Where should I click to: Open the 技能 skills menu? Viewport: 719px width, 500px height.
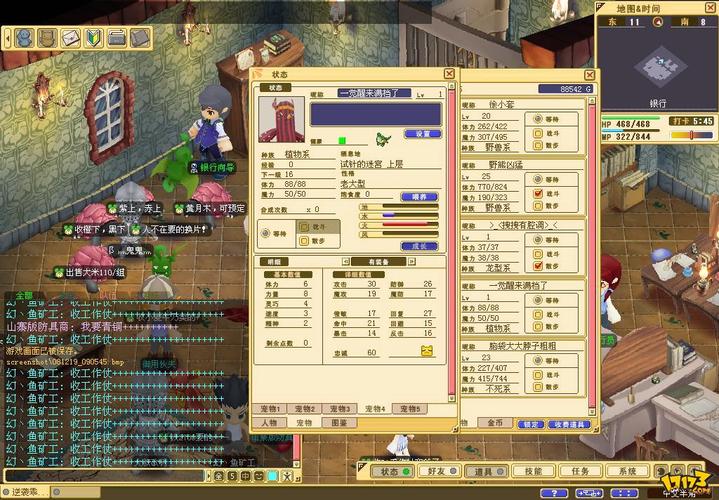[533, 471]
